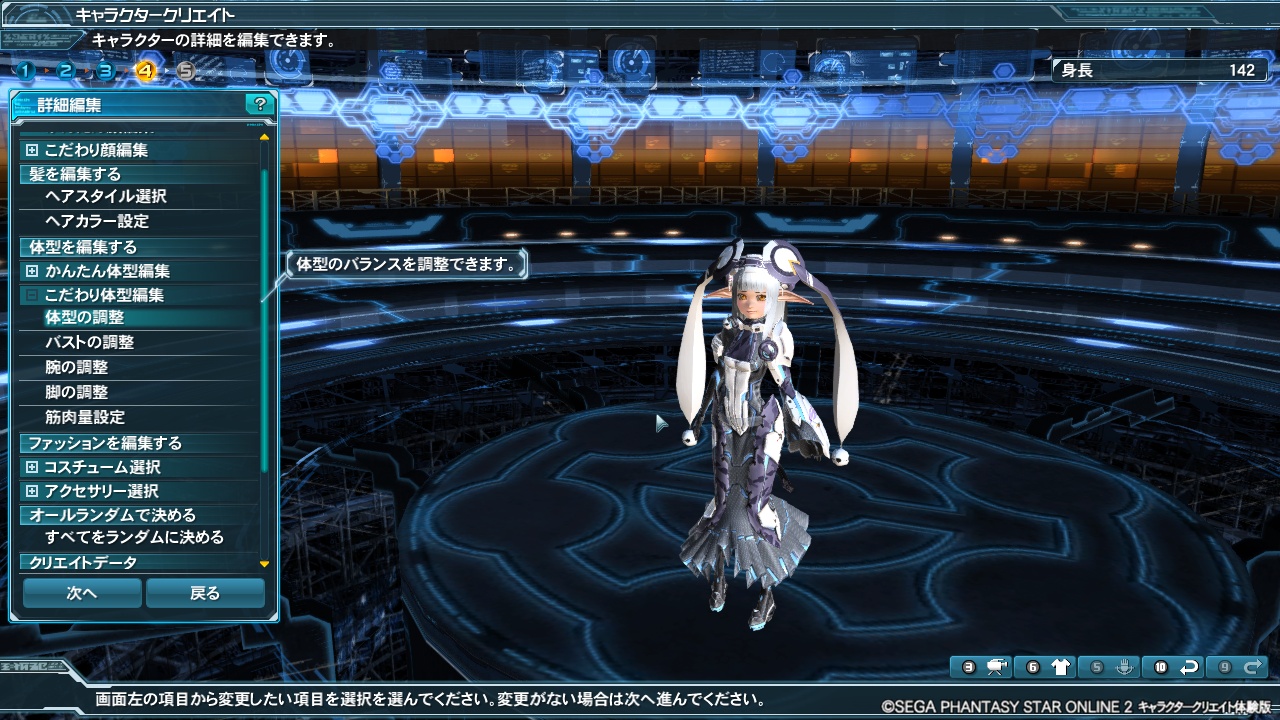Click the shirt icon button
The height and width of the screenshot is (720, 1280).
pos(1061,667)
